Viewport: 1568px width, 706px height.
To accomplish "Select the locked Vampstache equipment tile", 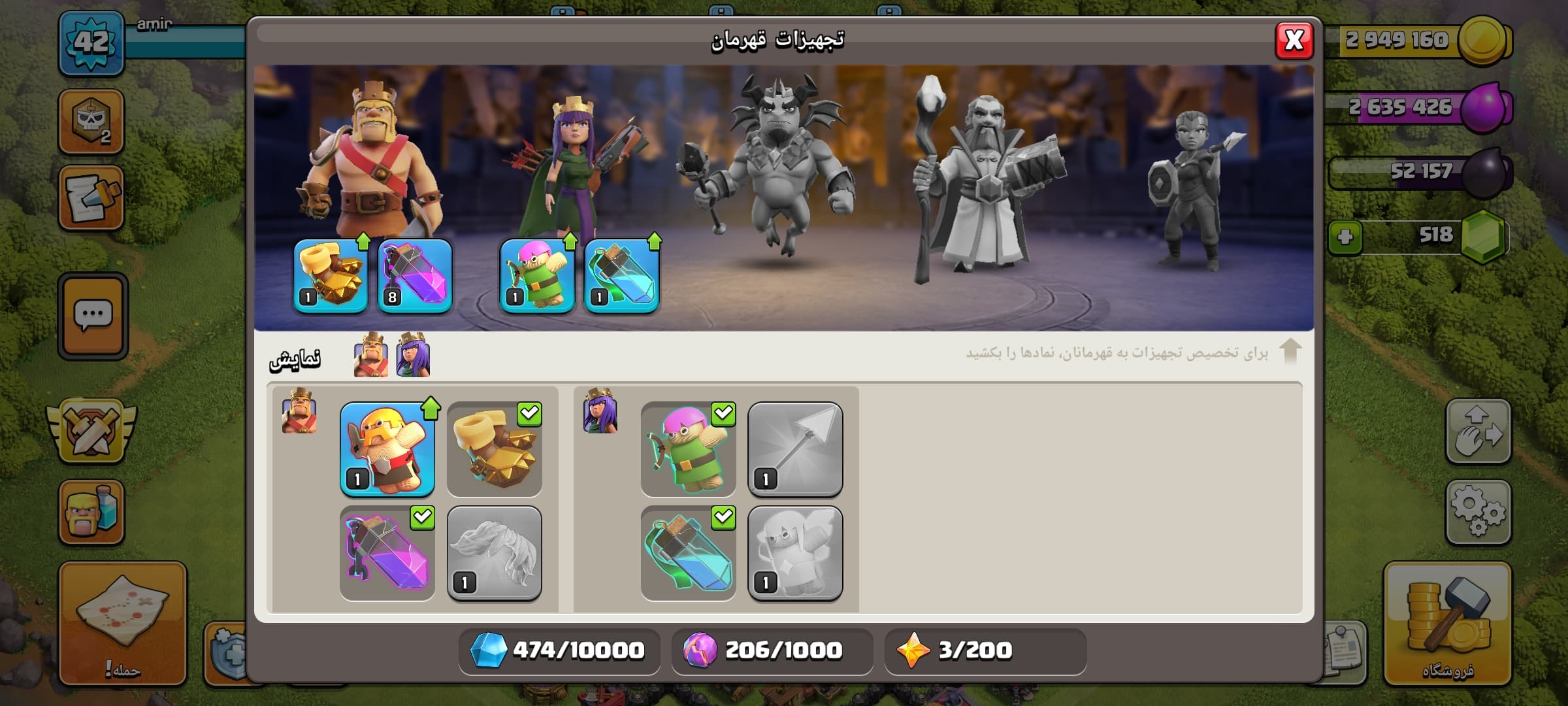I will click(x=495, y=553).
